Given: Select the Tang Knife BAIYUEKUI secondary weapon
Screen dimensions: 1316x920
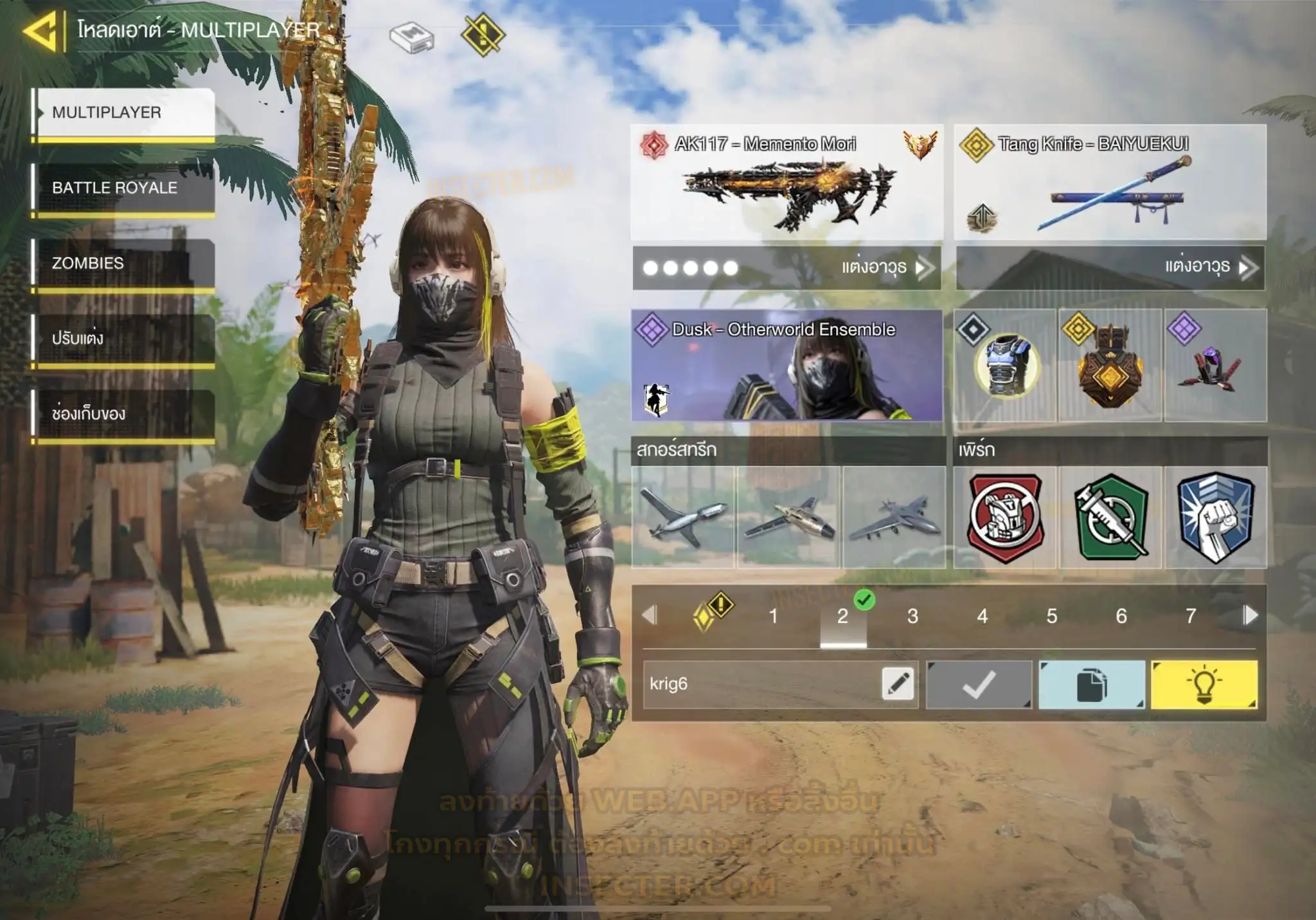Looking at the screenshot, I should point(1110,183).
